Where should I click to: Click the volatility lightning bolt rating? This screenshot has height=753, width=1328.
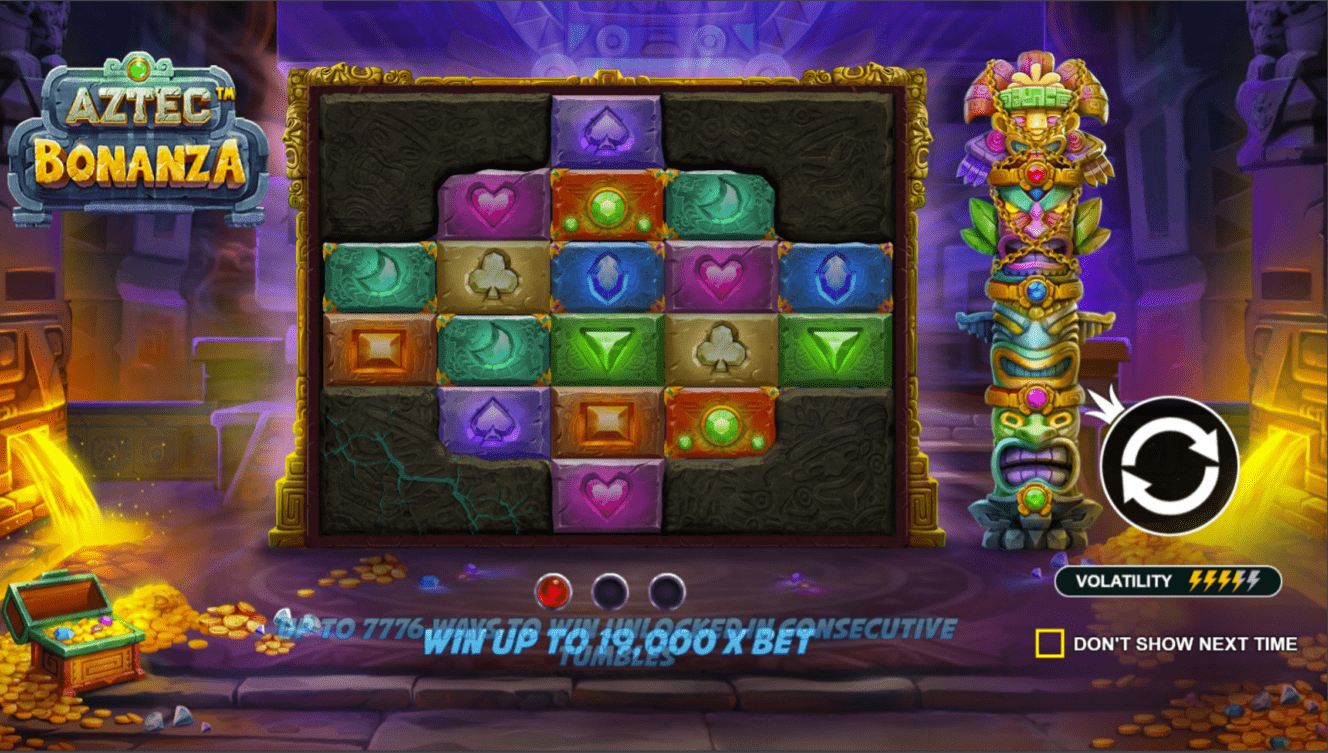1225,578
